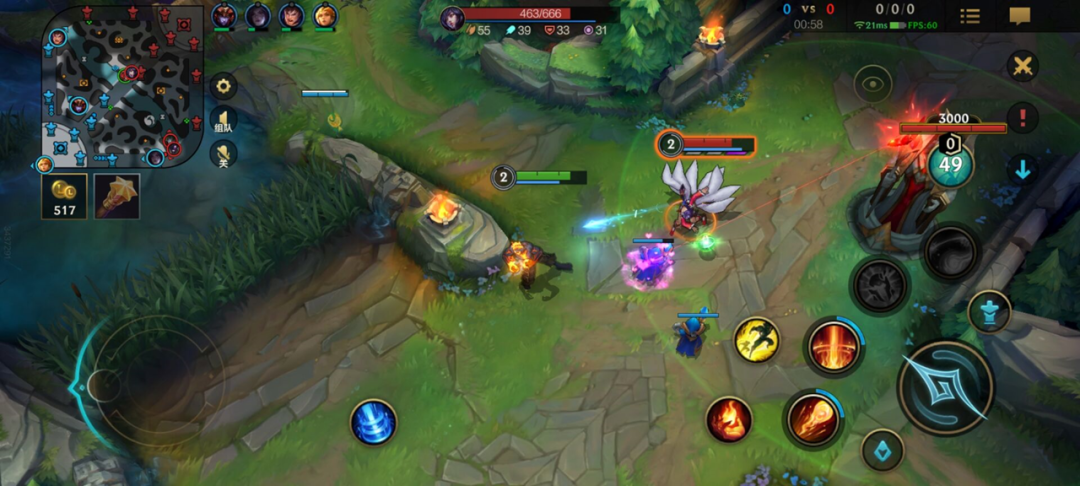Target minions with the small minion button

coord(883,450)
